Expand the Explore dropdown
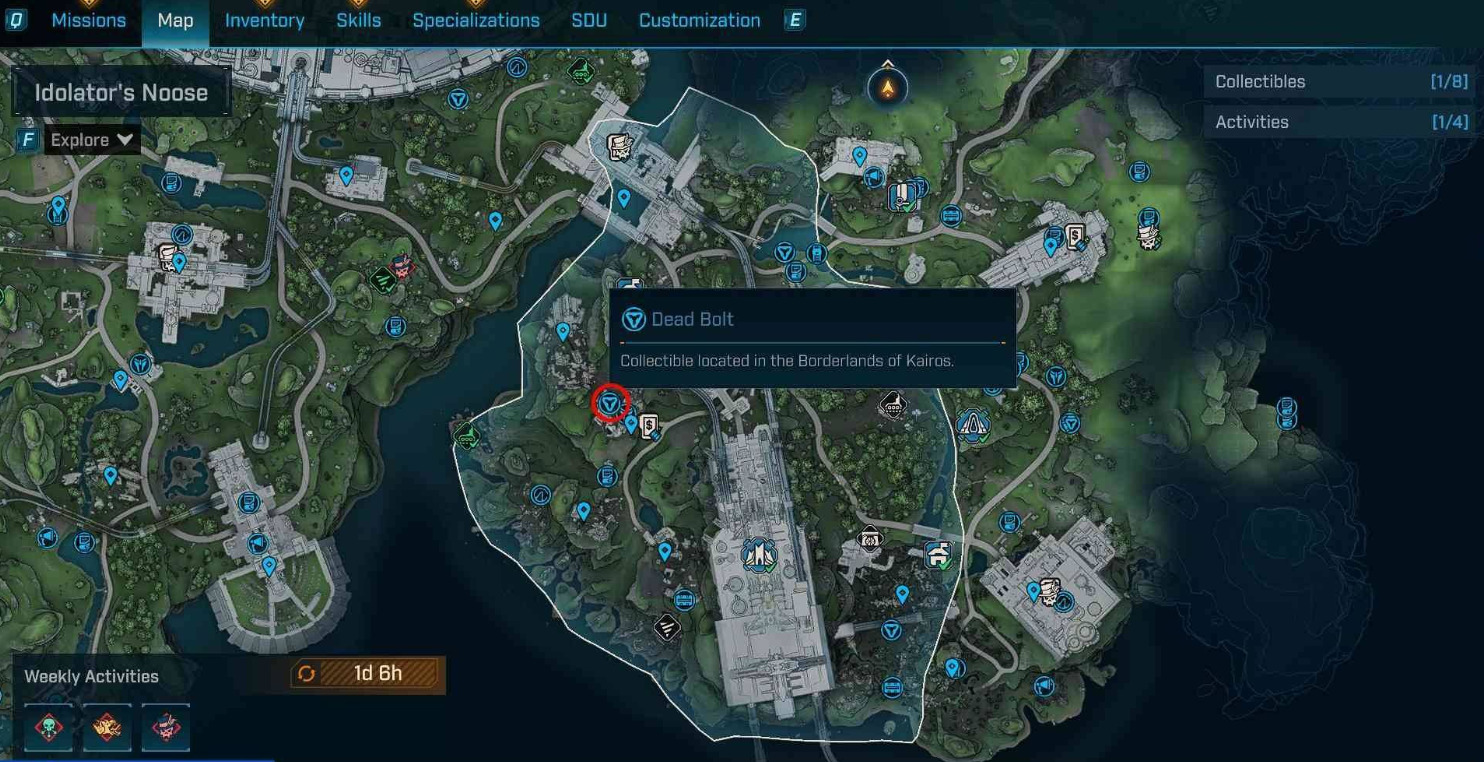 click(x=92, y=140)
